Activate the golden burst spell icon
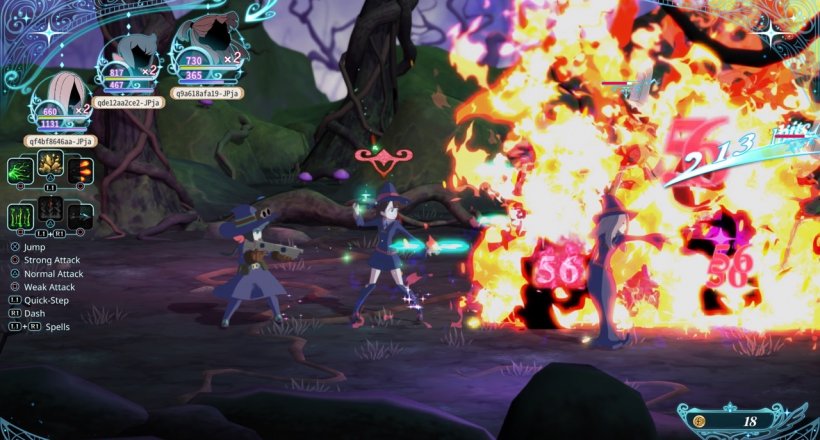The width and height of the screenshot is (820, 440). 50,163
